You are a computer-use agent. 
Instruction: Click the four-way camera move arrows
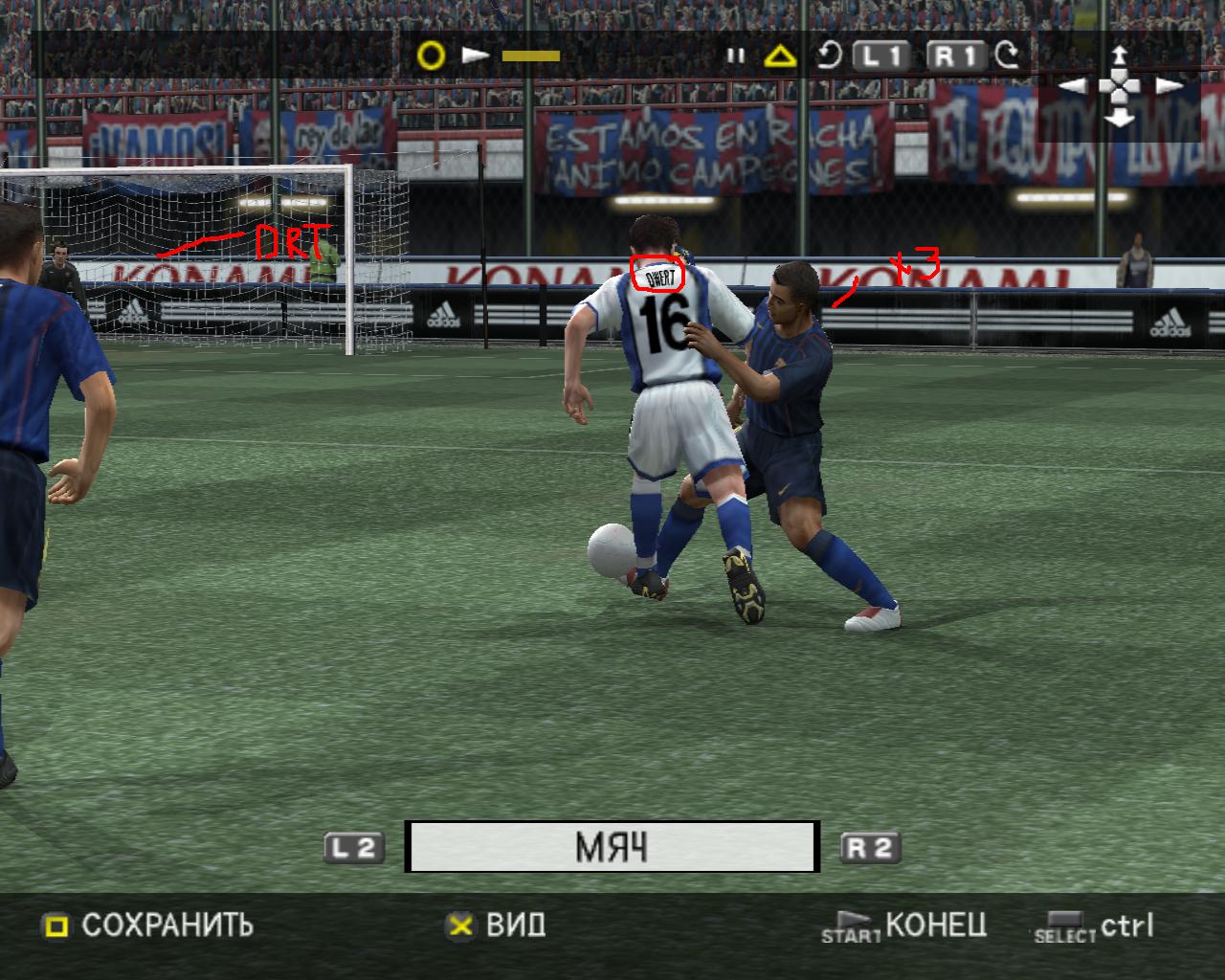[1120, 86]
